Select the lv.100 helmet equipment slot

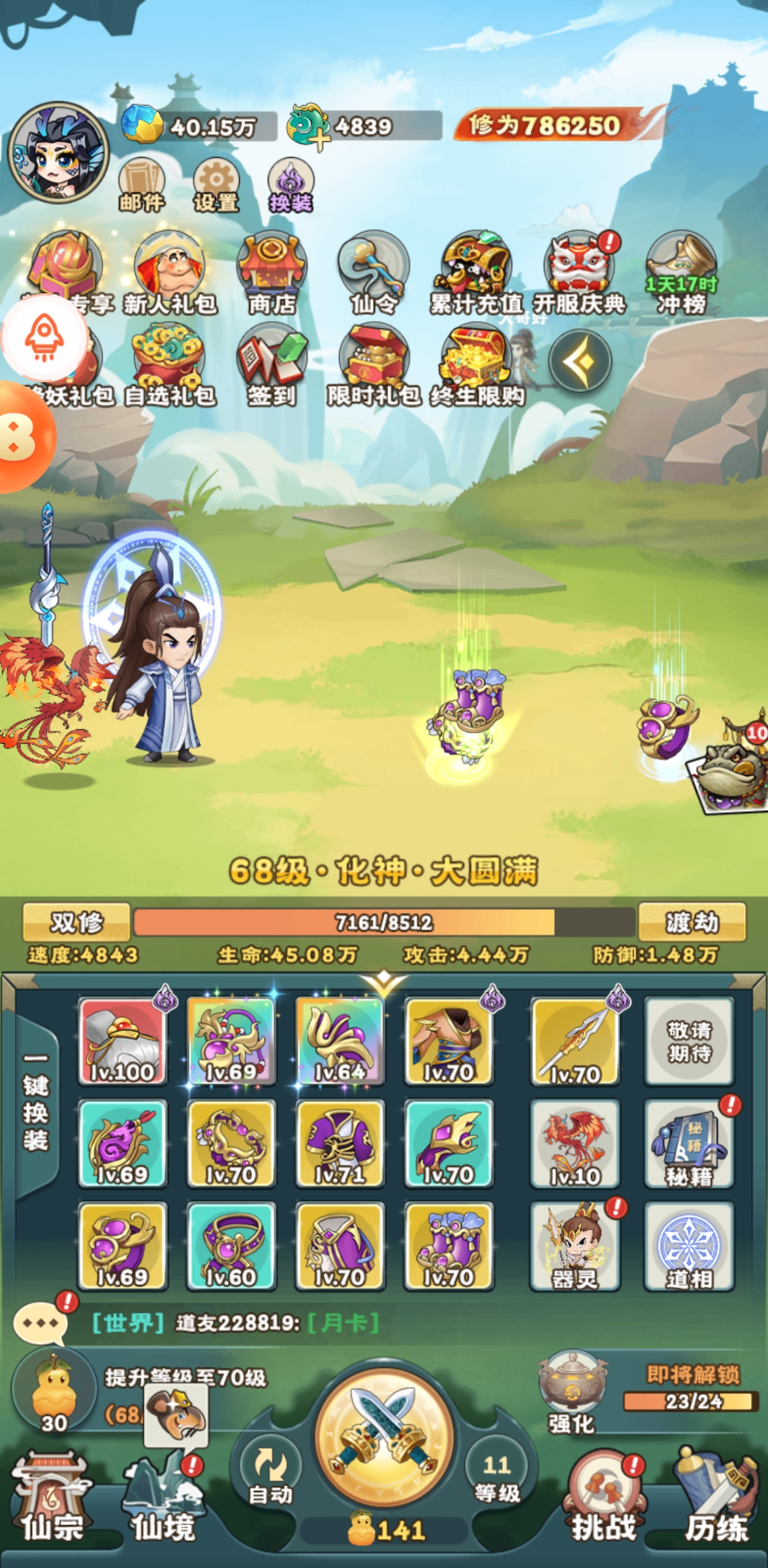(x=122, y=1041)
